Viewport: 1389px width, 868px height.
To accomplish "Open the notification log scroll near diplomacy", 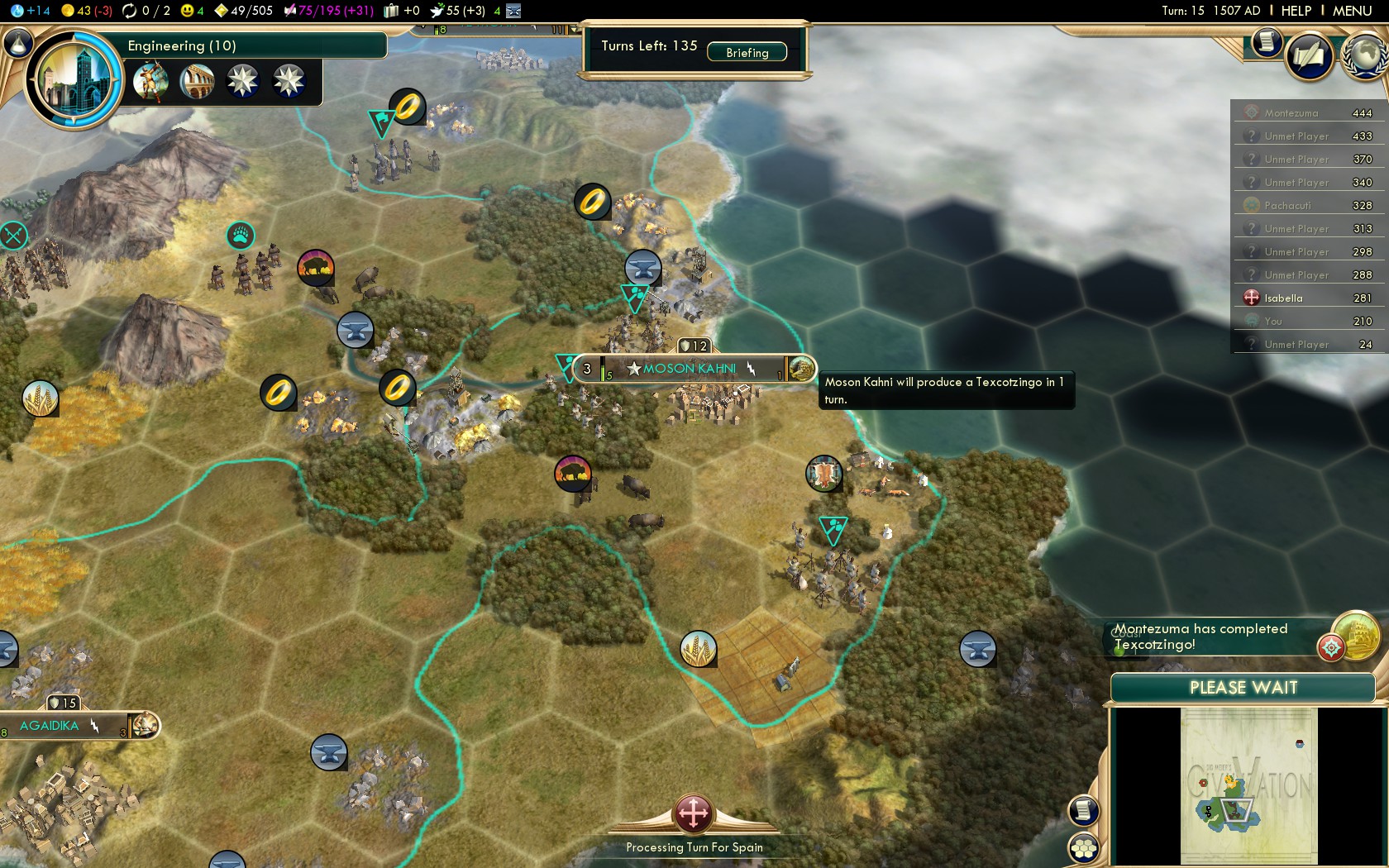I will (x=1266, y=41).
